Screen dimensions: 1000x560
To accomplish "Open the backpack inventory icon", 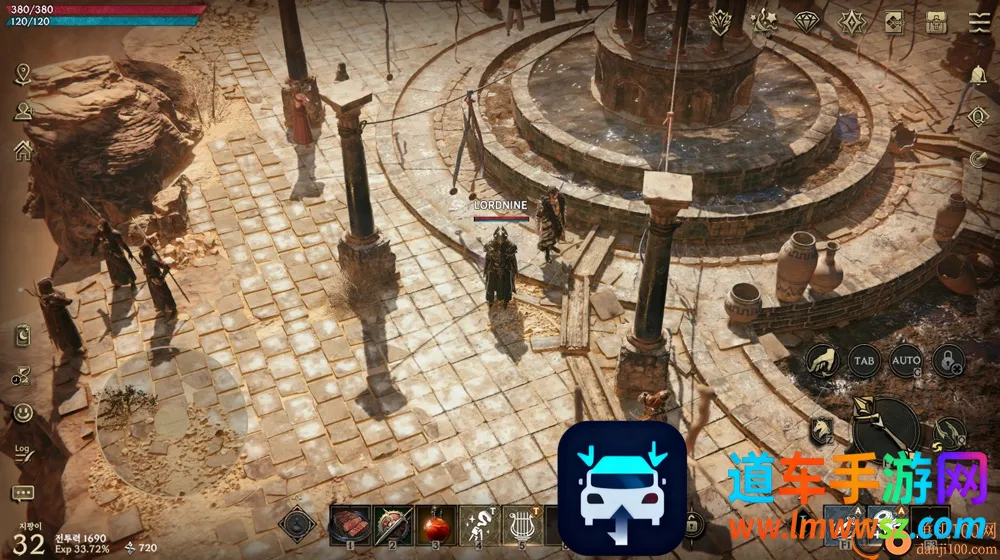I will click(937, 21).
